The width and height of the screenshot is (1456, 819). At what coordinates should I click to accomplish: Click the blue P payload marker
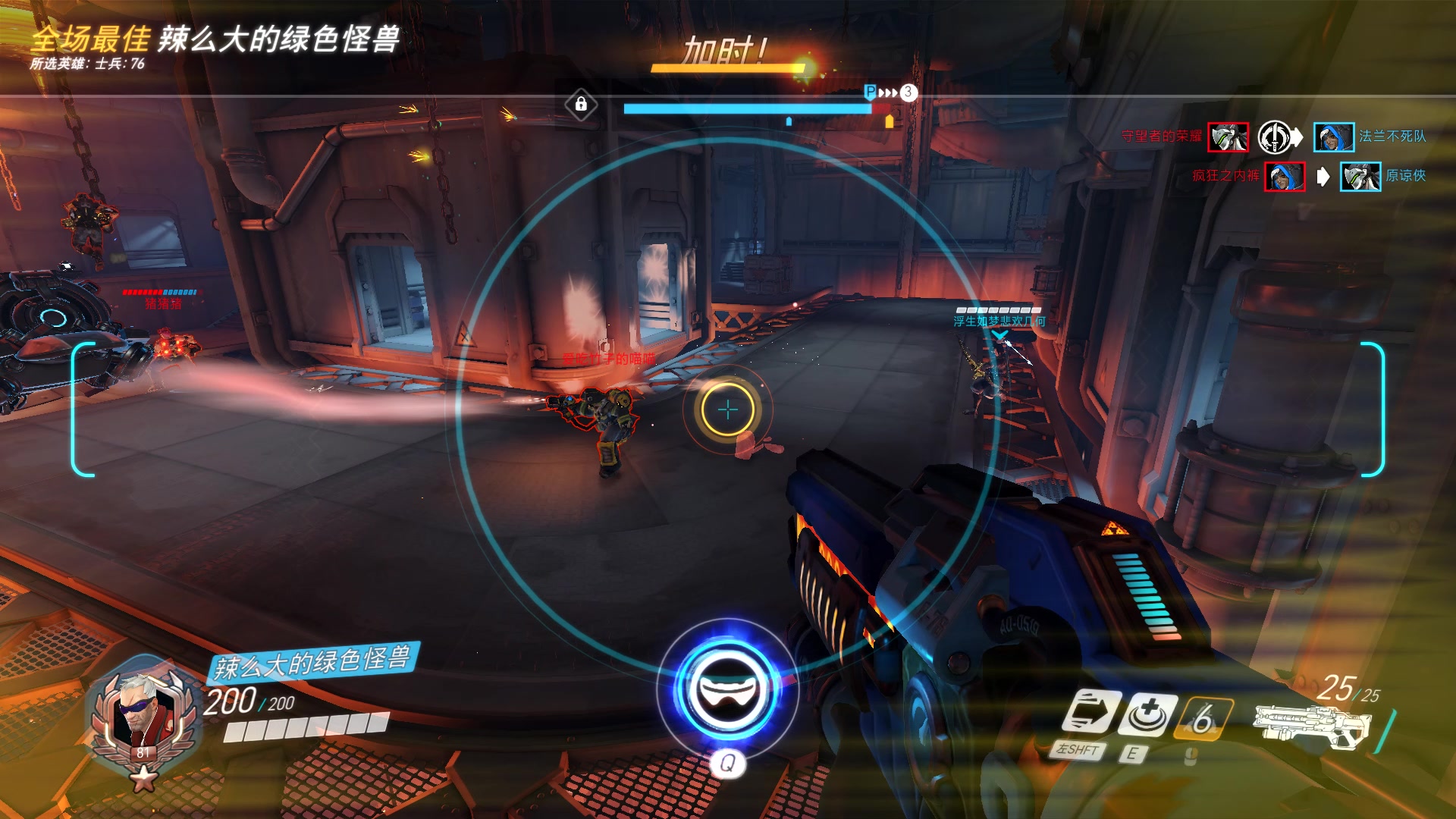click(x=871, y=92)
